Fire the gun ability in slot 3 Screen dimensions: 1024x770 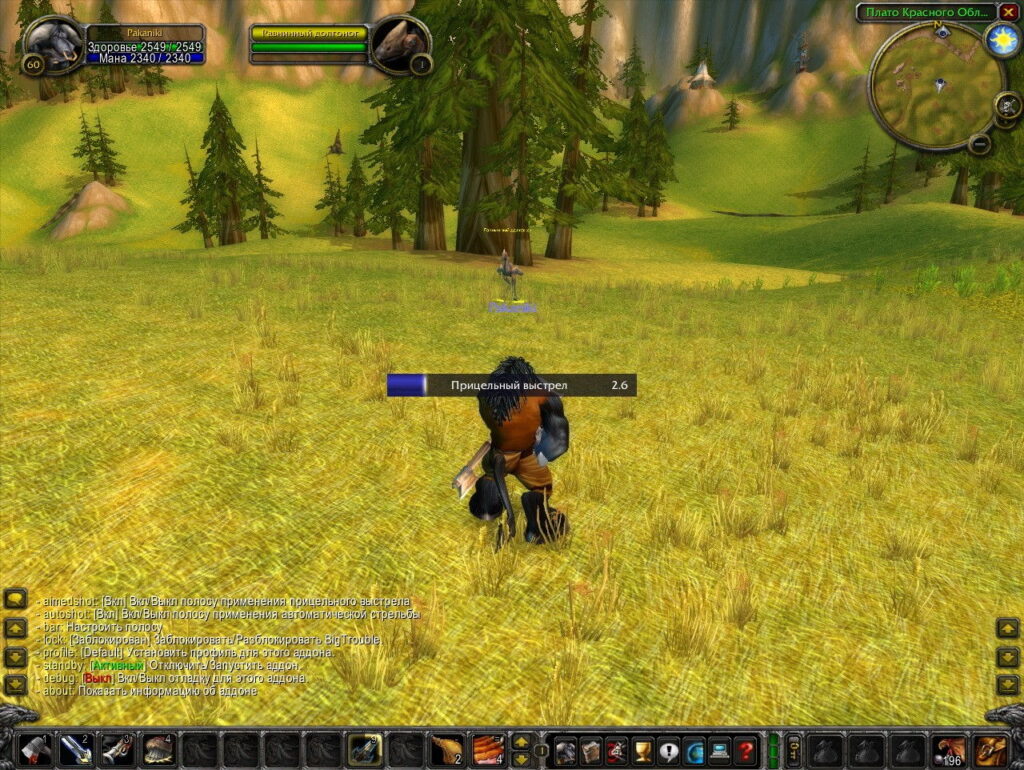[x=117, y=749]
